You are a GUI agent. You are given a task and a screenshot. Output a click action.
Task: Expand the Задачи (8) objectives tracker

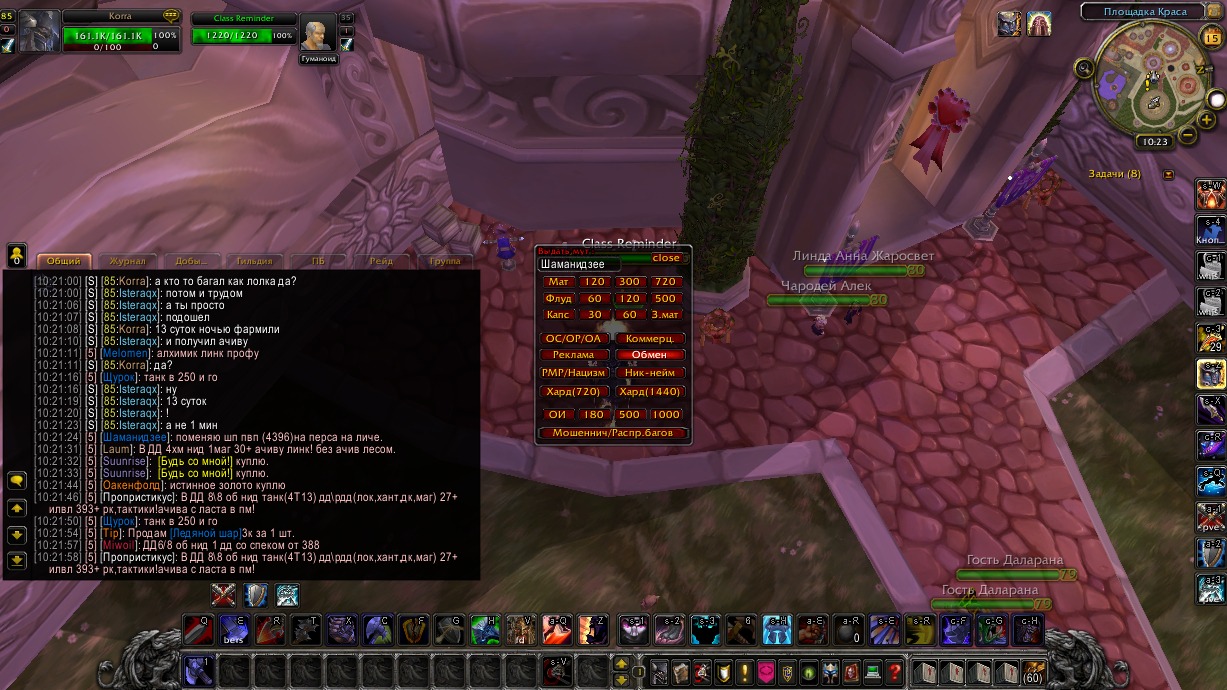(1168, 175)
